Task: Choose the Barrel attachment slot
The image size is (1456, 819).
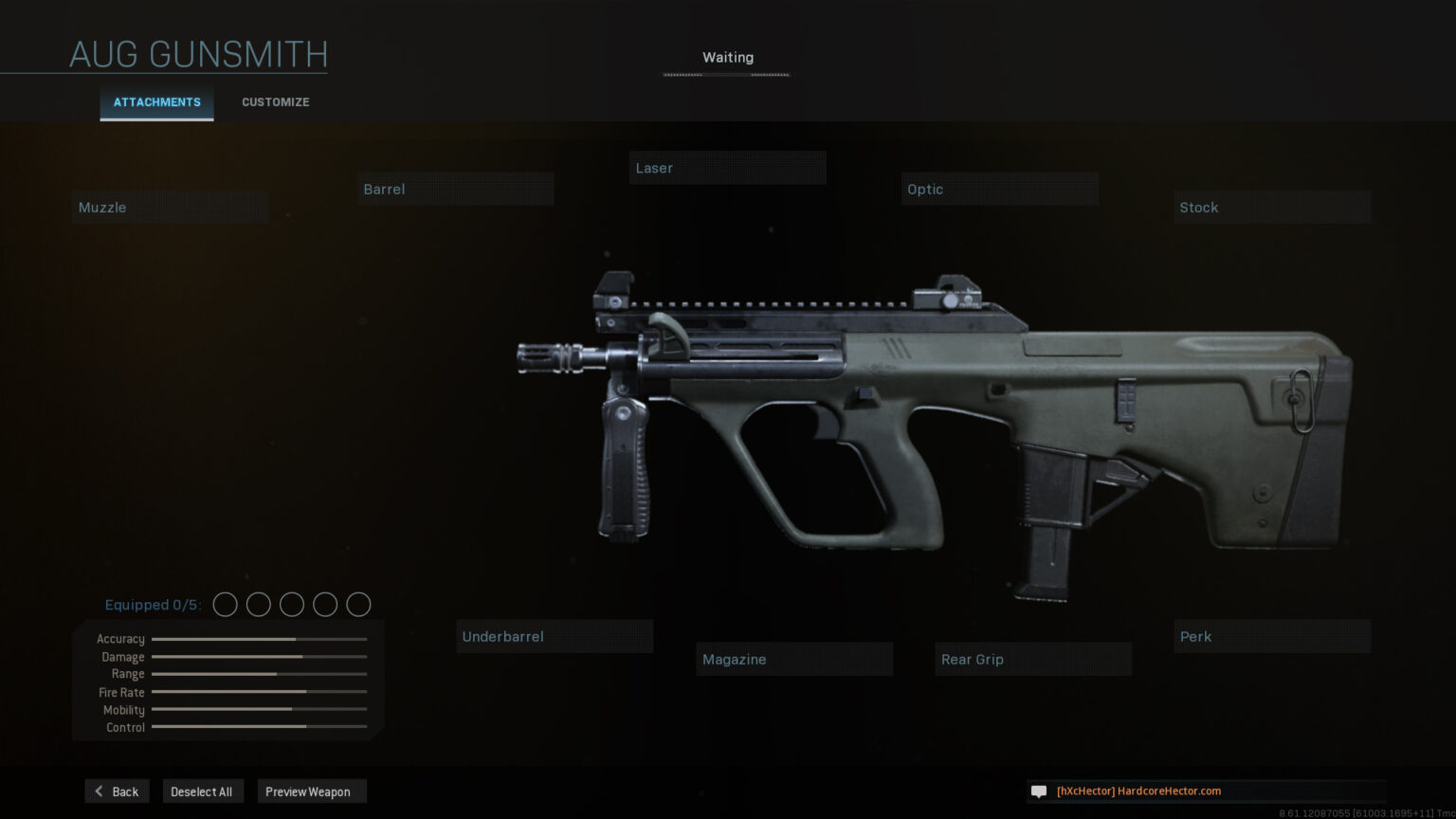Action: pyautogui.click(x=456, y=190)
